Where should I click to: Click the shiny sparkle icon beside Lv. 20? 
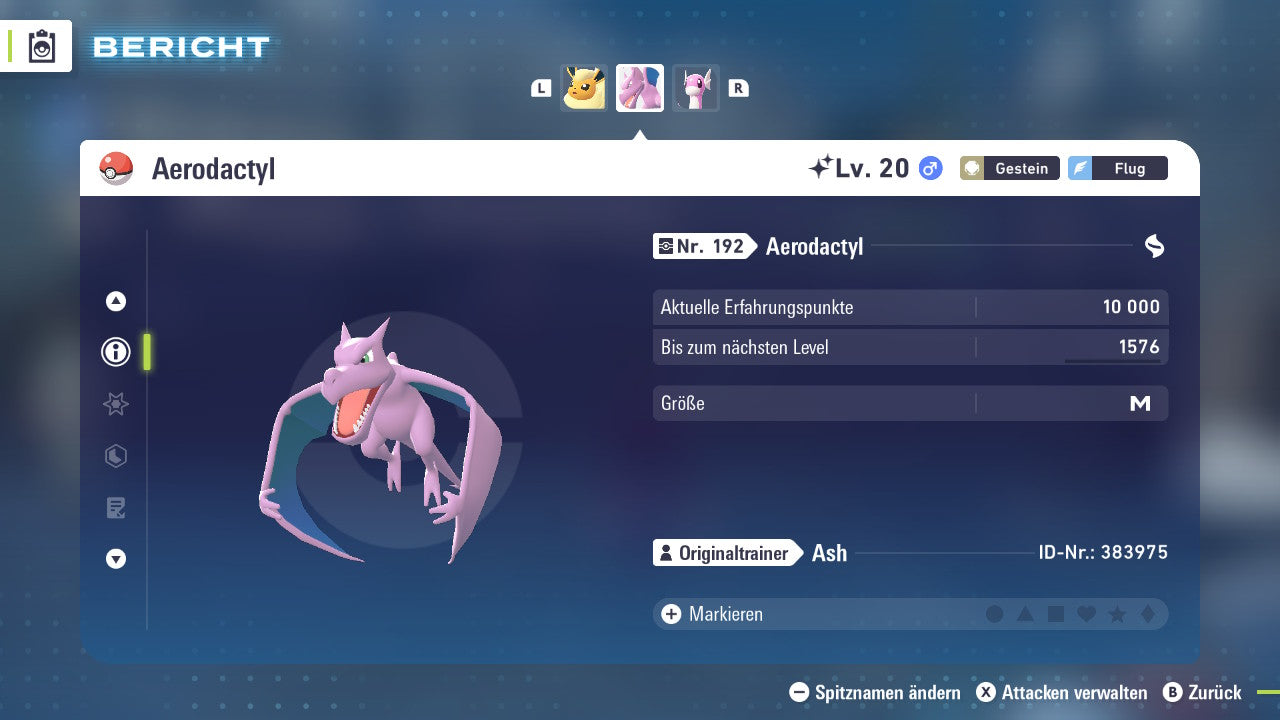tap(822, 167)
